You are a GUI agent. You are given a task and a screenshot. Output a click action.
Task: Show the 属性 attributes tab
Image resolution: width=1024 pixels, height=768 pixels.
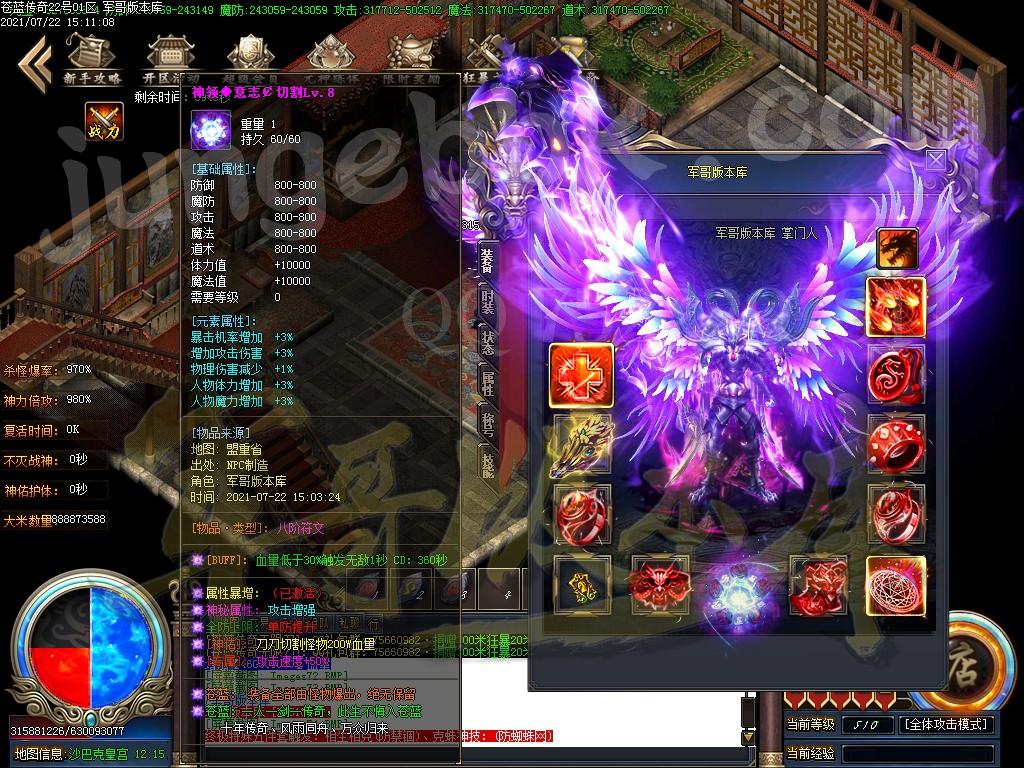click(x=487, y=383)
